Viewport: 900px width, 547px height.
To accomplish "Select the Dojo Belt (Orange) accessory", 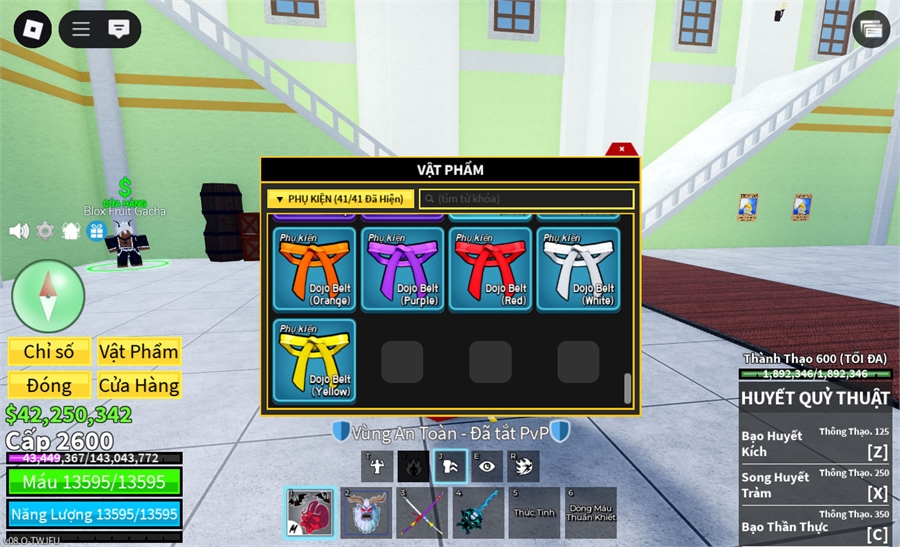I will [314, 268].
